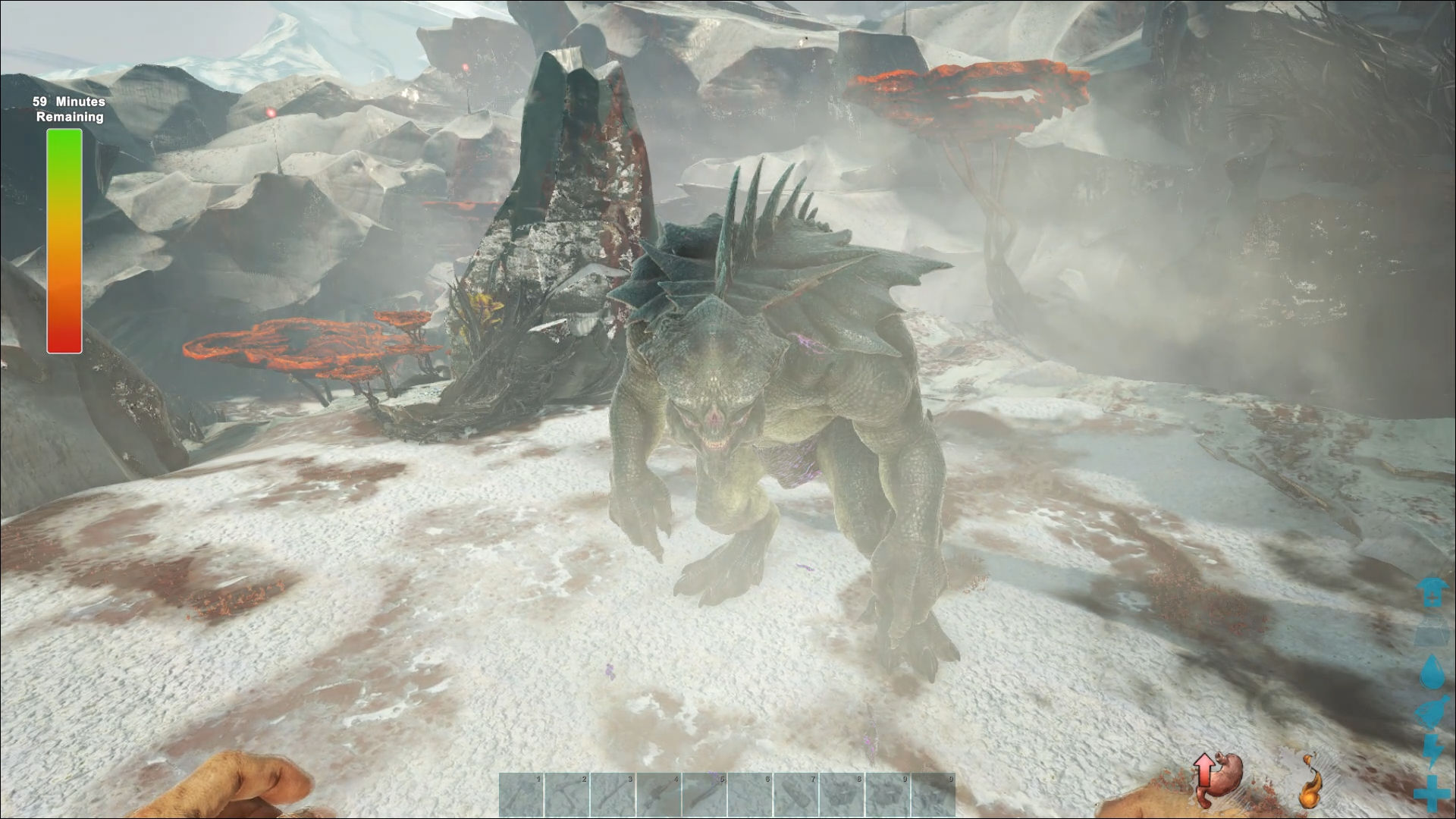The image size is (1456, 819).
Task: Click the blue water droplet icon
Action: 1432,673
